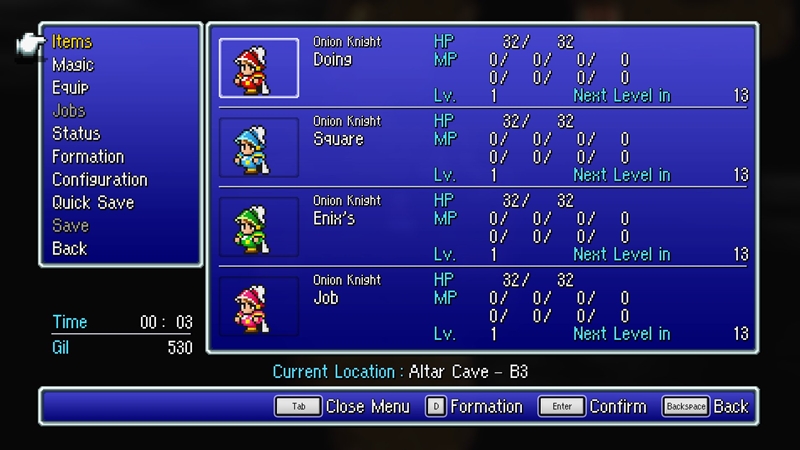Image resolution: width=800 pixels, height=450 pixels.
Task: Select the Magic menu entry
Action: pyautogui.click(x=73, y=65)
